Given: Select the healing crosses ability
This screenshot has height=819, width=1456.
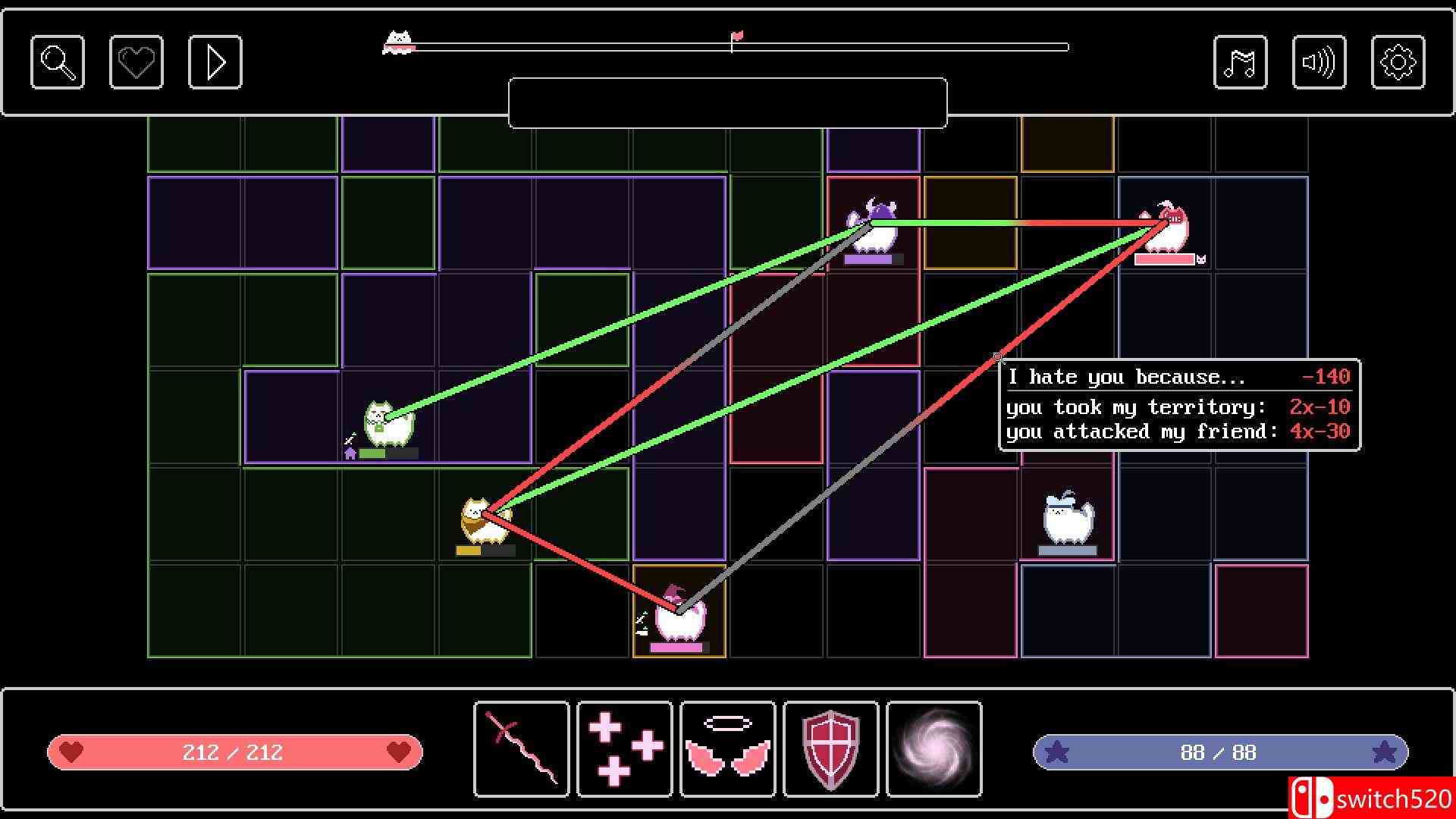Looking at the screenshot, I should [624, 749].
